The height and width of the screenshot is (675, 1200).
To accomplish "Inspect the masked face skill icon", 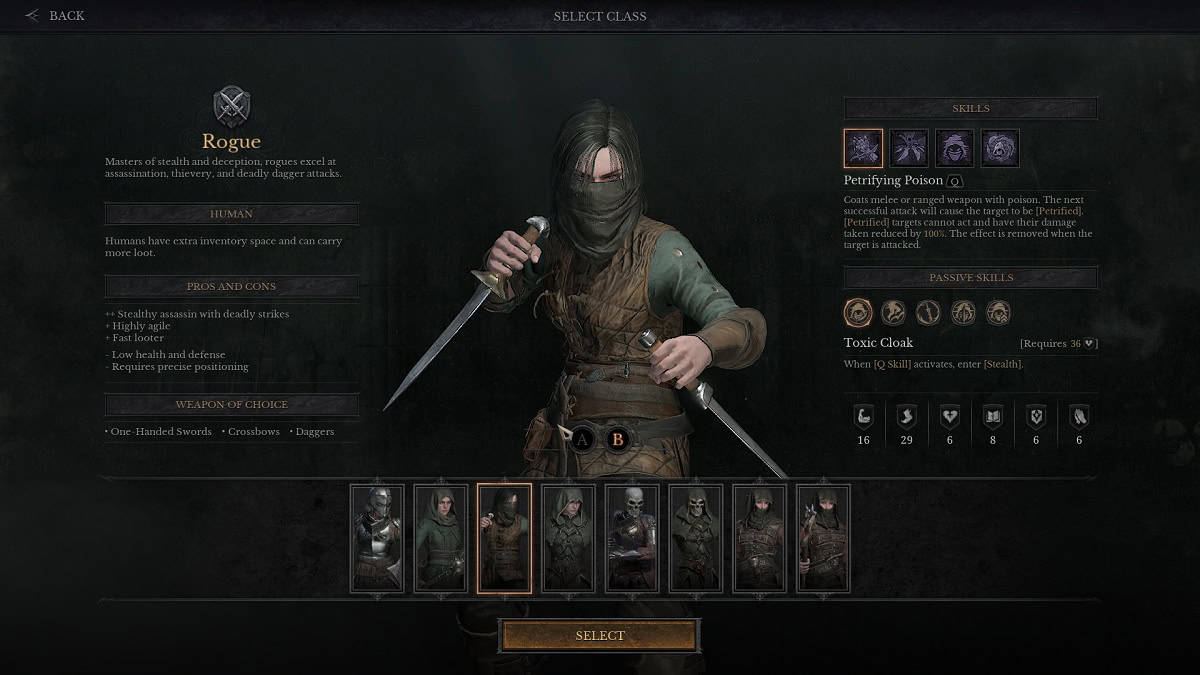I will 954,148.
